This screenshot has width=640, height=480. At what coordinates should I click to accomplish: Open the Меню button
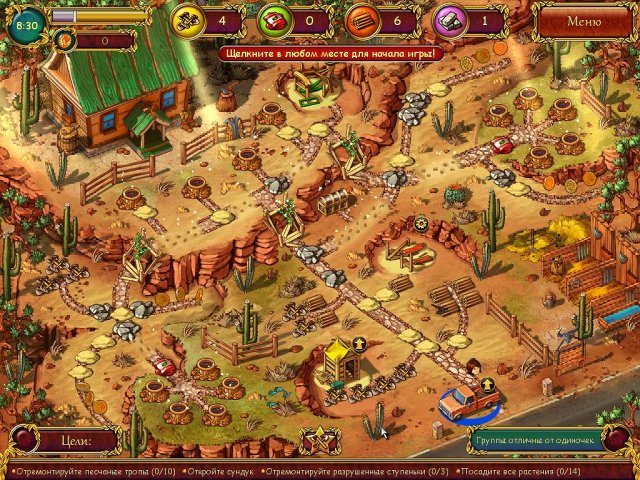point(584,20)
